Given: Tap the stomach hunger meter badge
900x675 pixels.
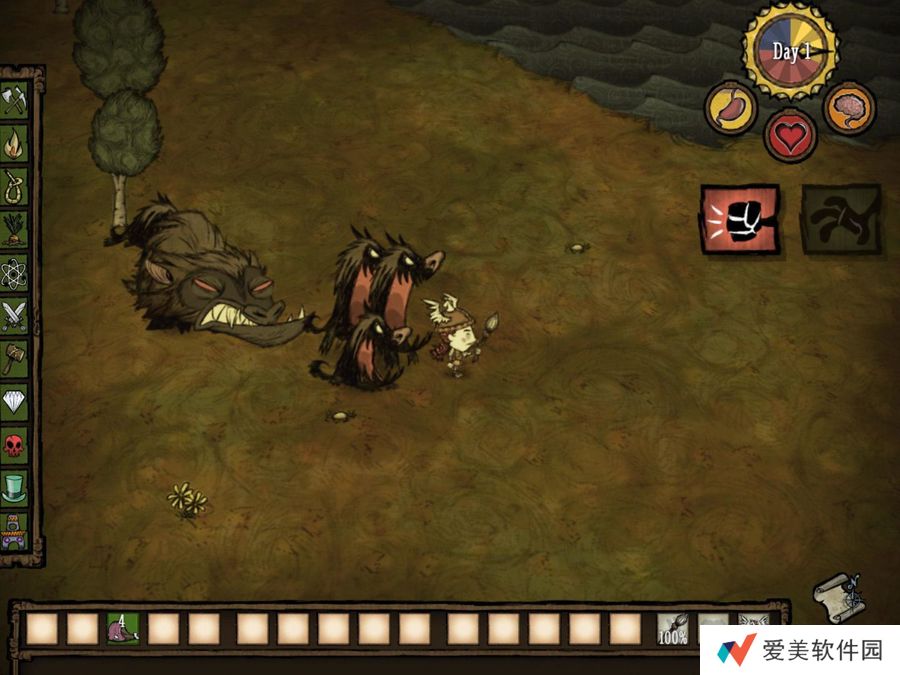Looking at the screenshot, I should pyautogui.click(x=730, y=107).
